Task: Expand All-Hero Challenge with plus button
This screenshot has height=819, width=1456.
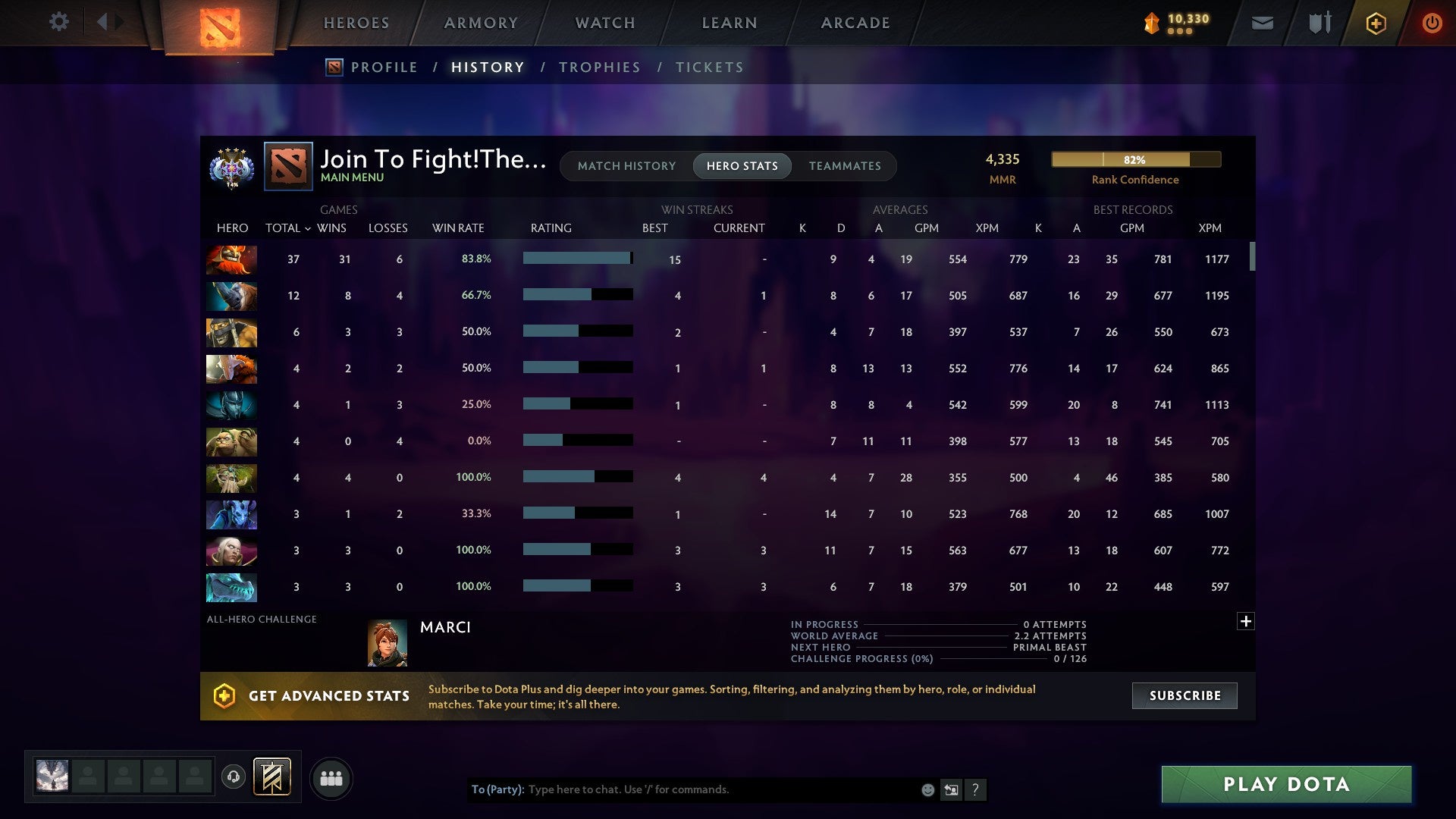Action: 1246,621
